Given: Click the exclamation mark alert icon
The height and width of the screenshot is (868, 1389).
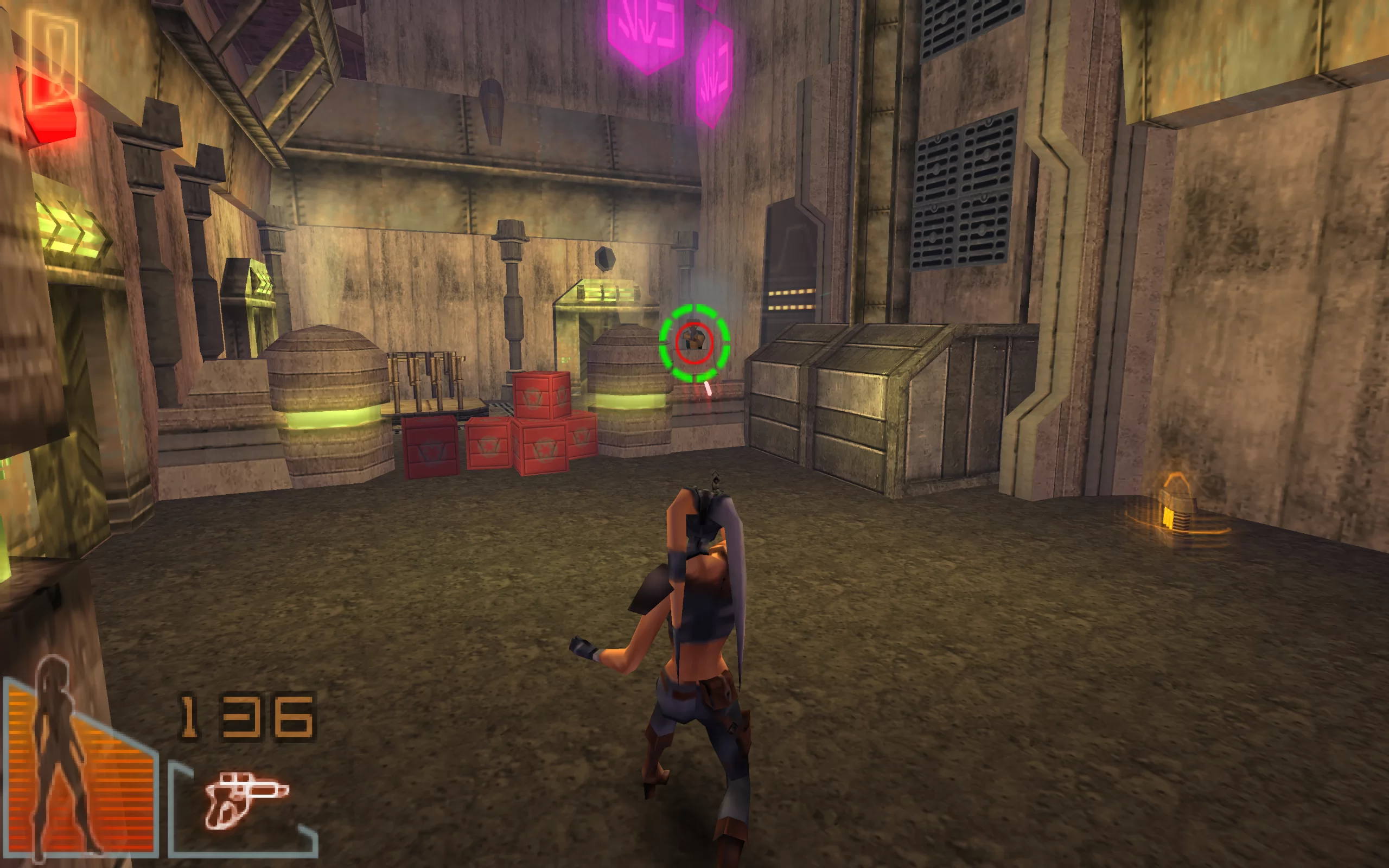Looking at the screenshot, I should click(x=53, y=59).
